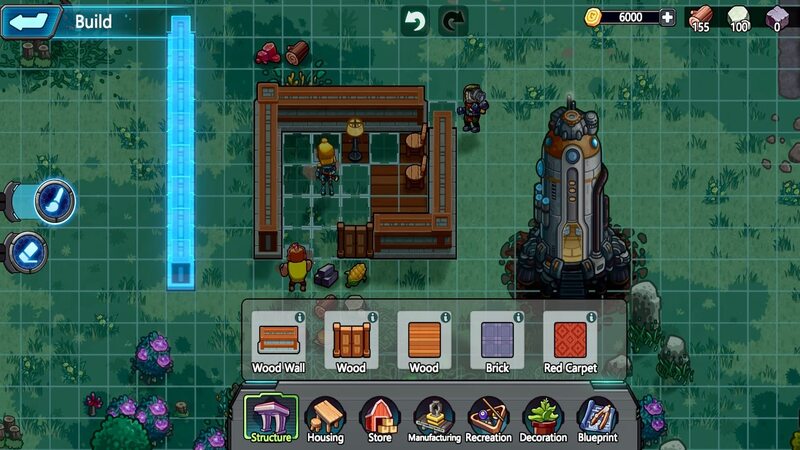
Task: Show info for the Red Carpet item
Action: [x=591, y=318]
